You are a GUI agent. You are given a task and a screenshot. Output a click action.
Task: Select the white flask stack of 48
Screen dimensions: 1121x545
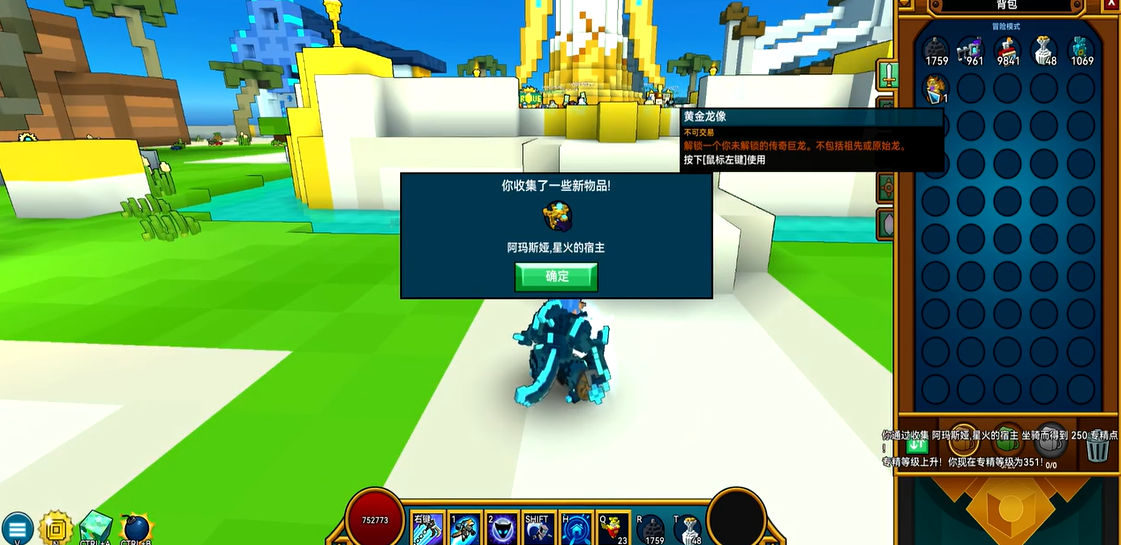coord(1044,48)
